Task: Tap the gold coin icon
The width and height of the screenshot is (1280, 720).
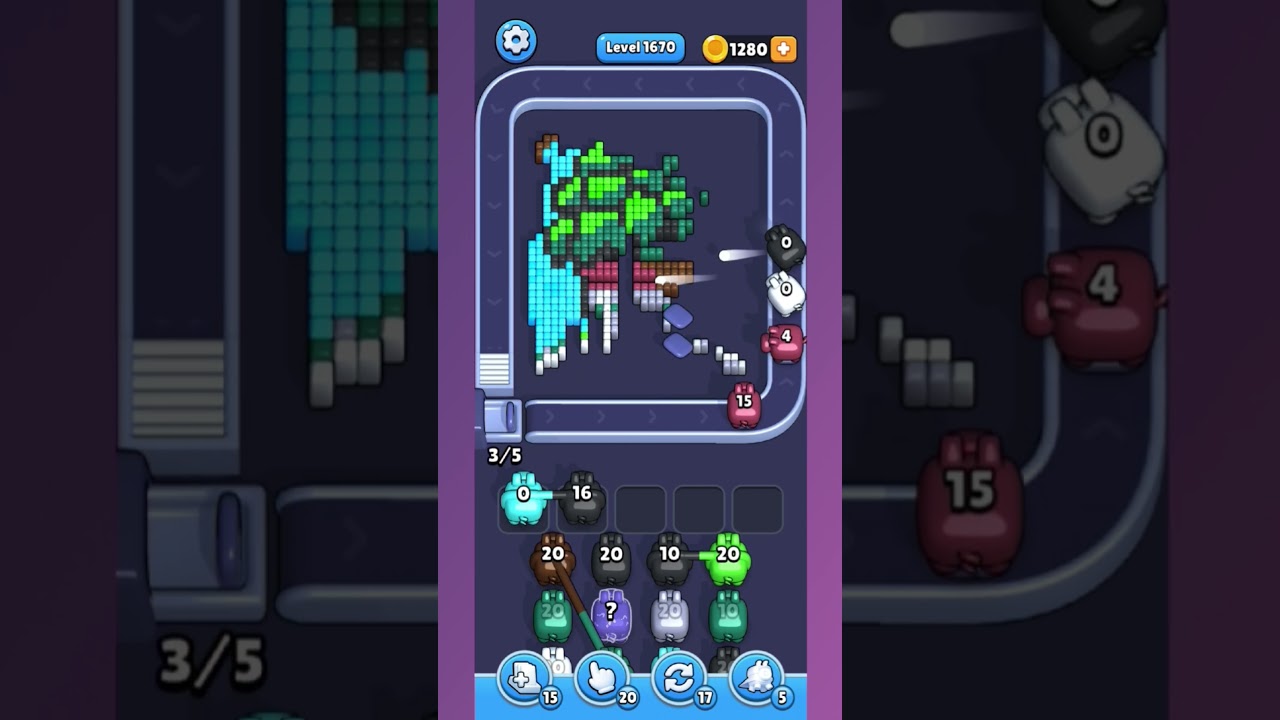Action: (713, 46)
